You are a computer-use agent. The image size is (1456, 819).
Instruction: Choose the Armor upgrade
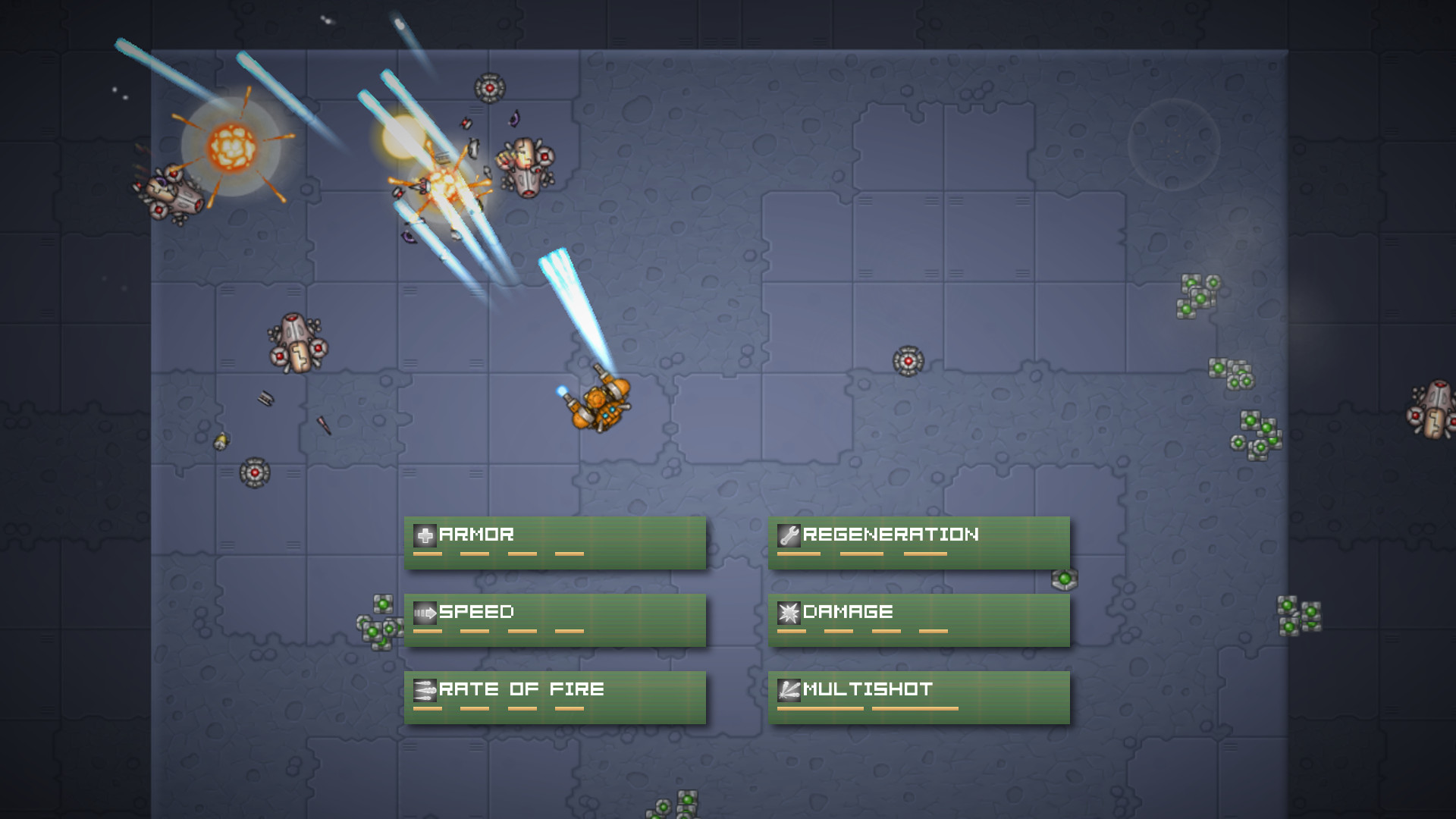(554, 542)
